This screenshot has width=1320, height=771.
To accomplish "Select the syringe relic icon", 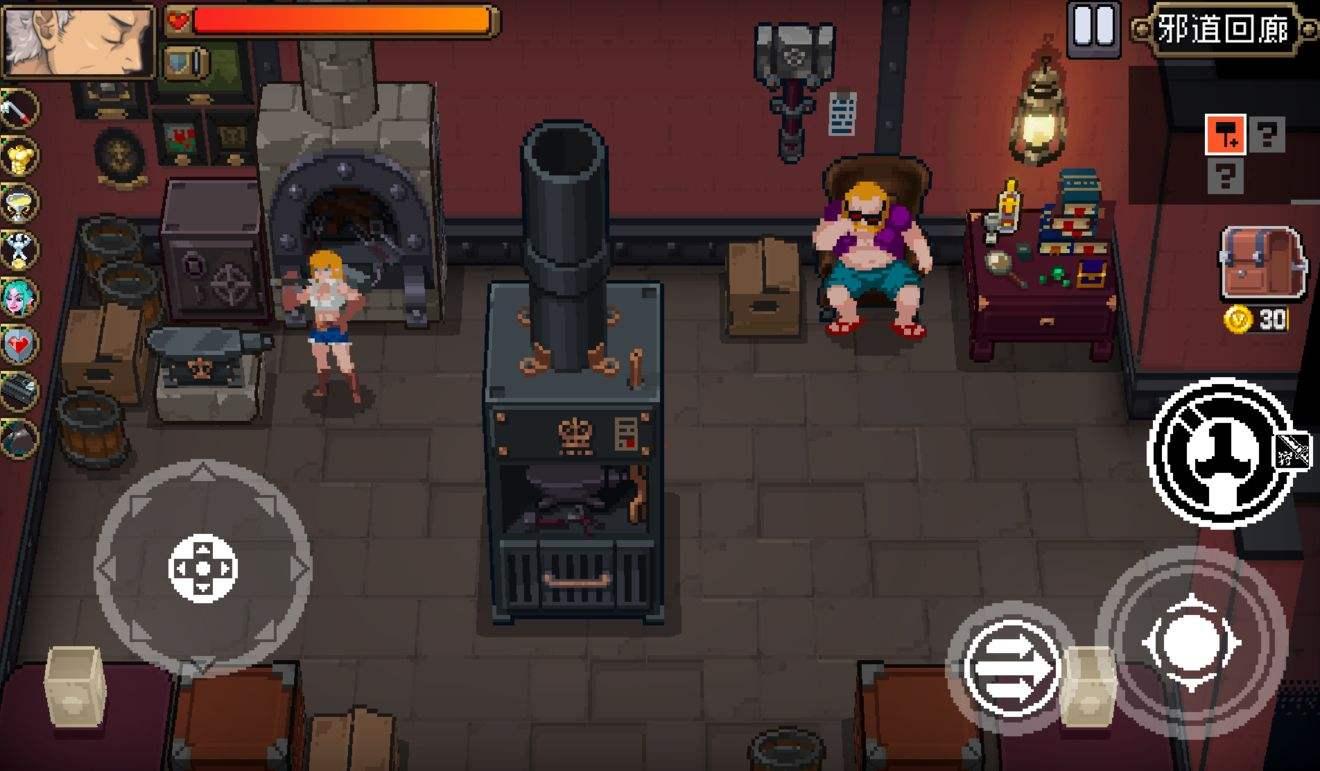I will 19,109.
